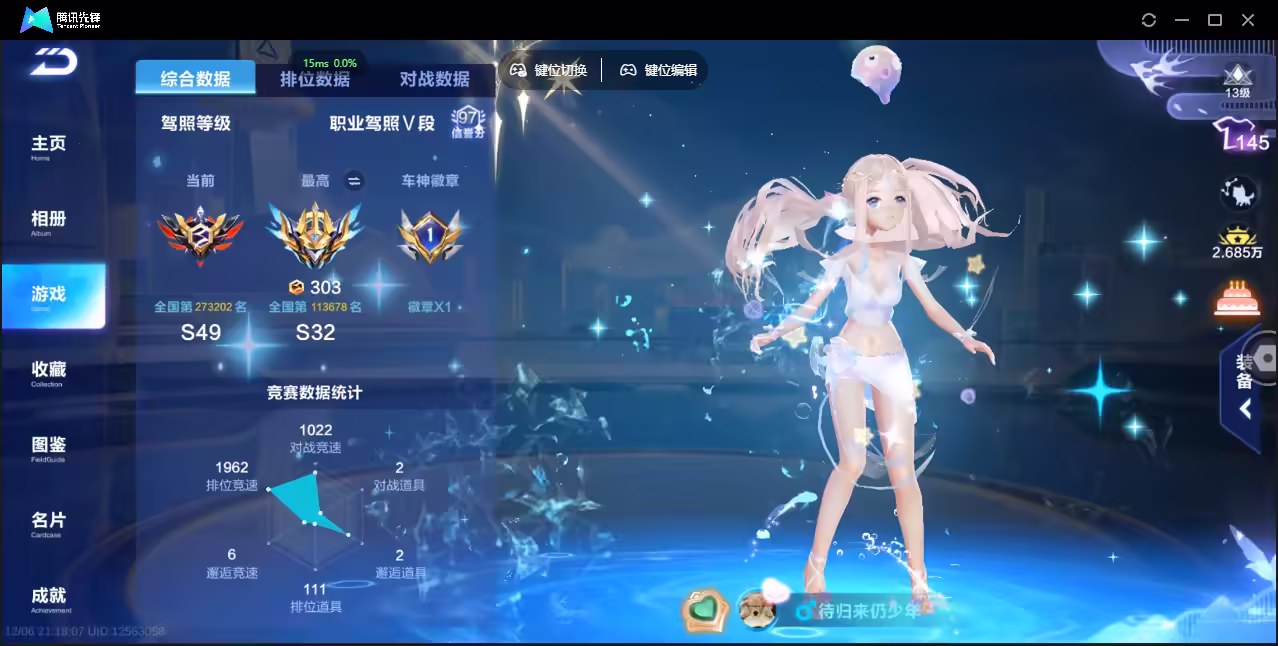Open the 相册 album section
Screen dimensions: 1278x646
(48, 221)
